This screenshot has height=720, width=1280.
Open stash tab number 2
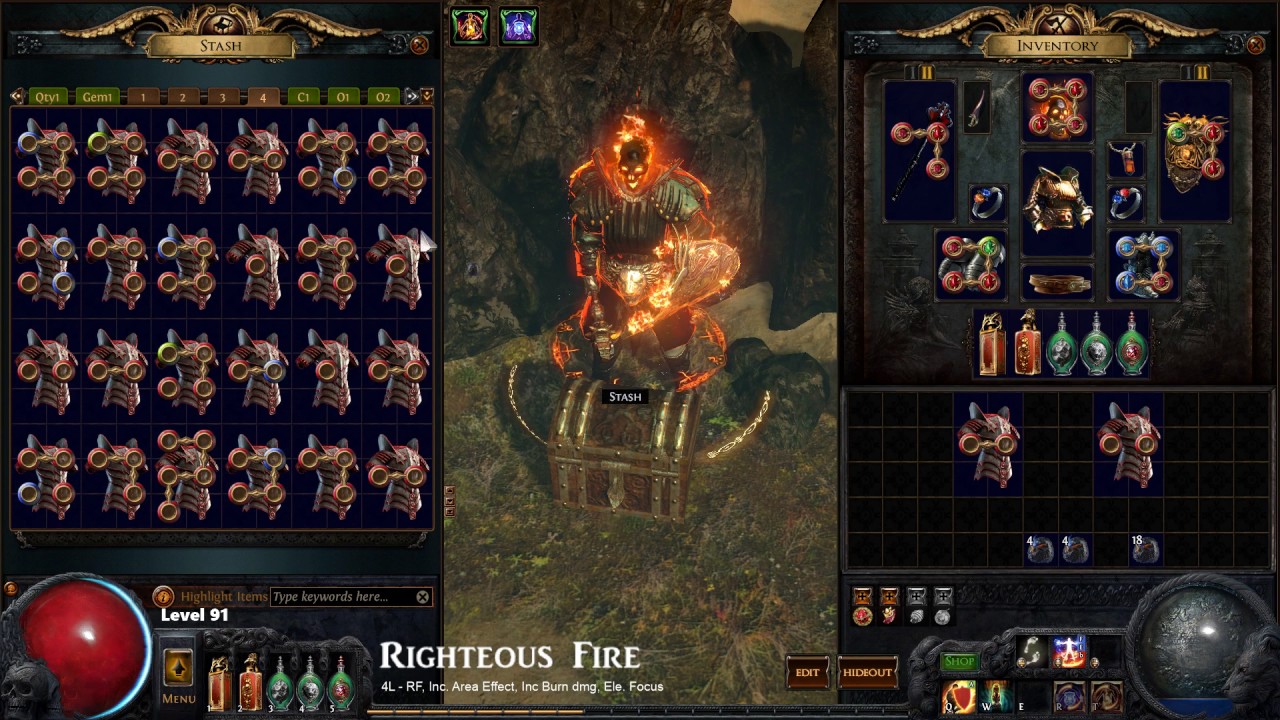pos(182,97)
